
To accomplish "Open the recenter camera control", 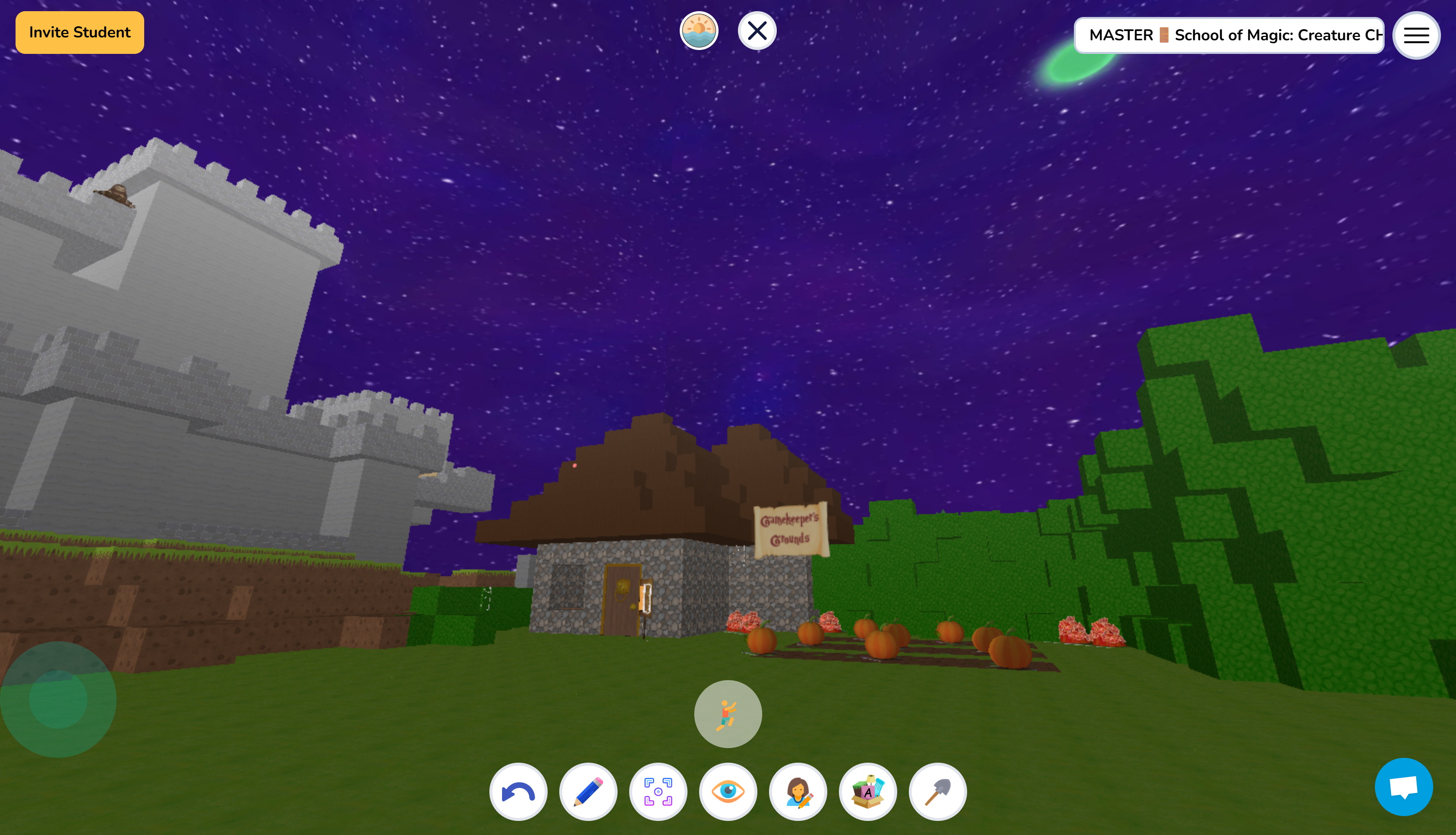I will 658,791.
